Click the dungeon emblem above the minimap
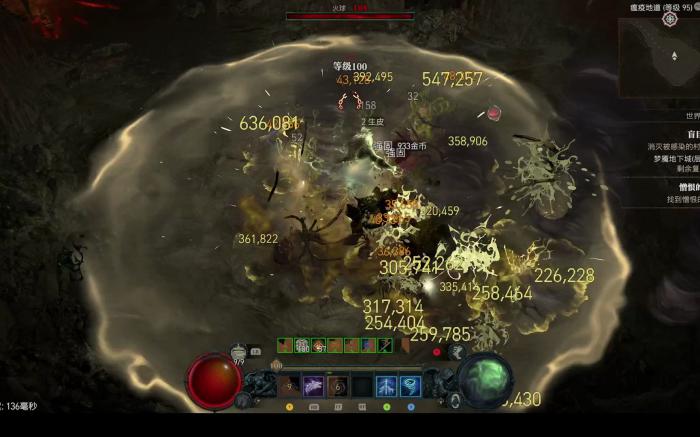This screenshot has height=437, width=700. point(671,19)
